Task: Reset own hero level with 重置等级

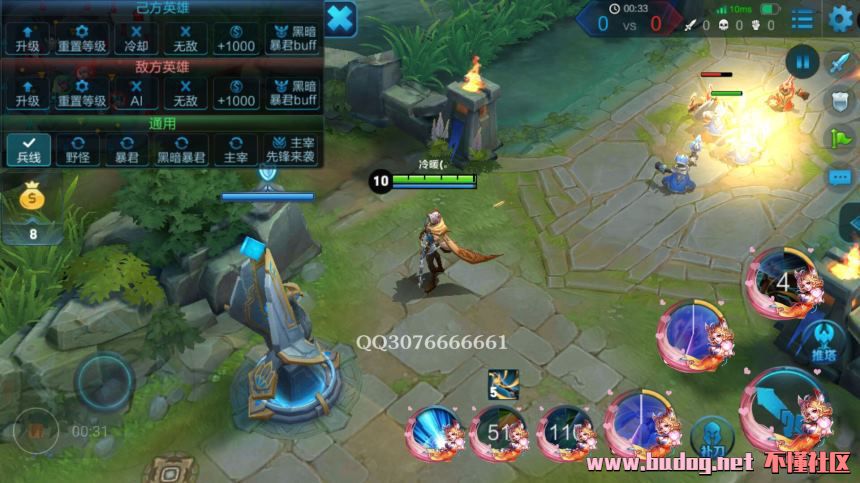Action: tap(82, 38)
